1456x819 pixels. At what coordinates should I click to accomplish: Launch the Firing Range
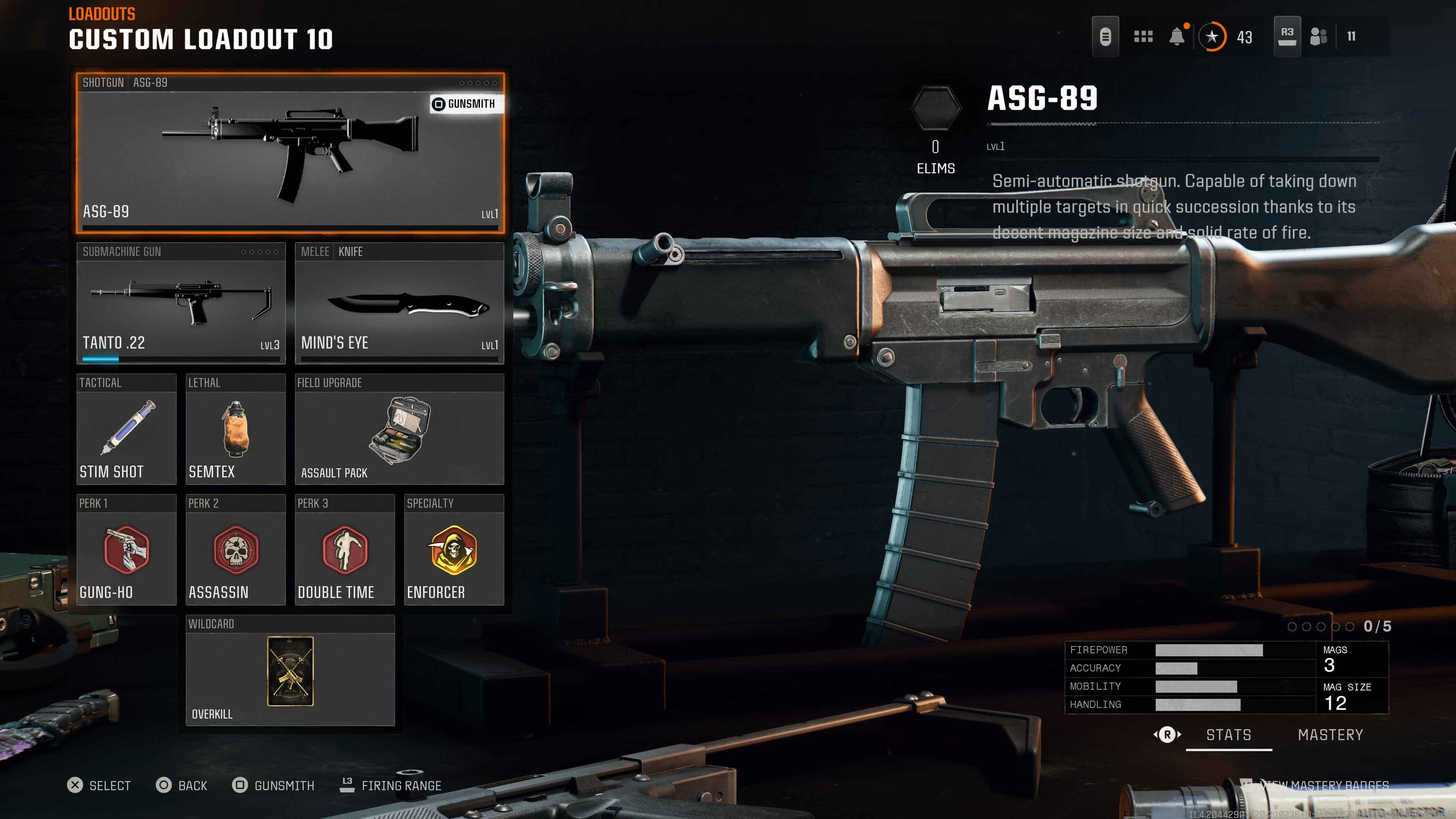point(391,786)
